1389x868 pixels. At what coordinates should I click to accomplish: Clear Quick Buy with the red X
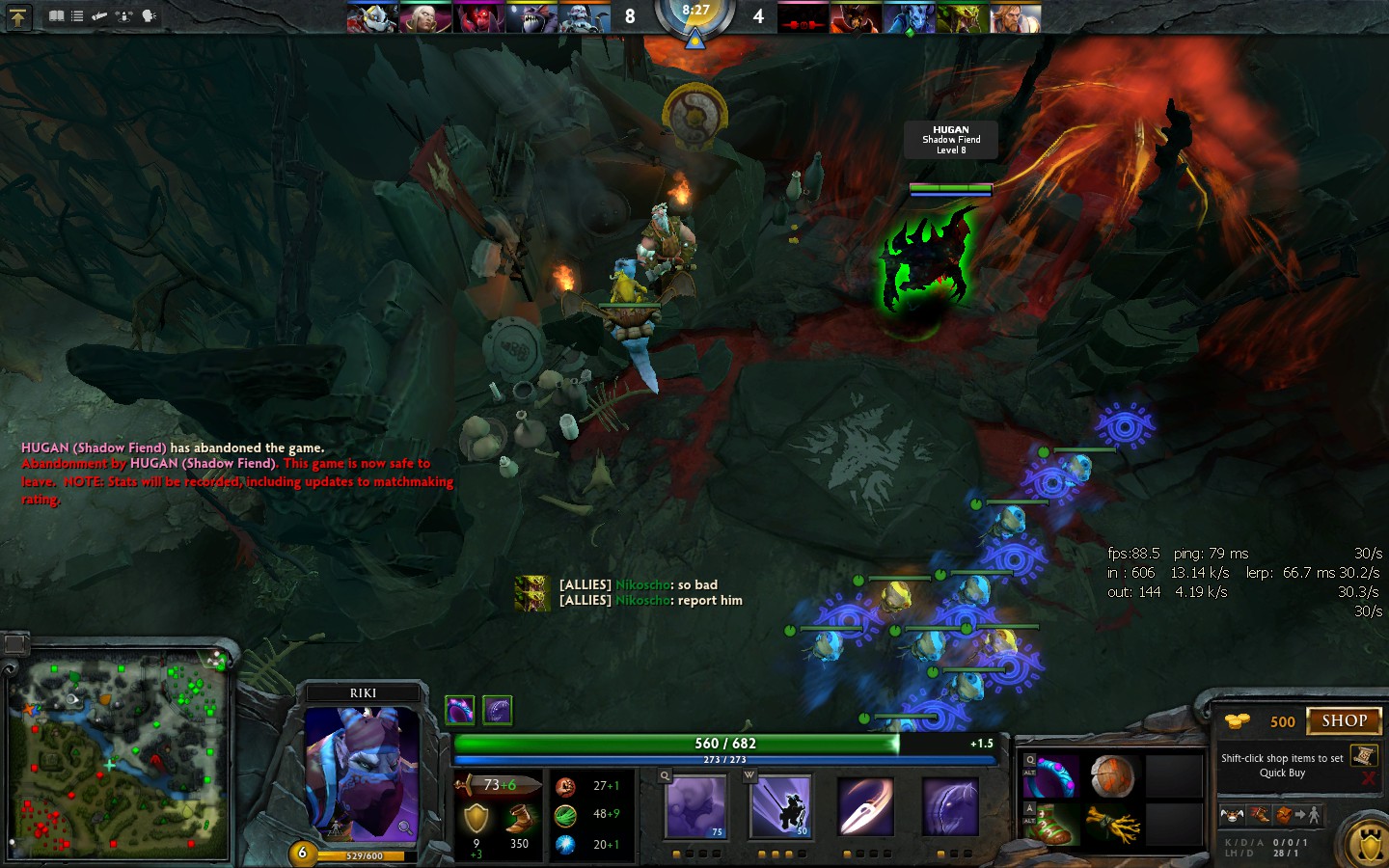(1368, 778)
